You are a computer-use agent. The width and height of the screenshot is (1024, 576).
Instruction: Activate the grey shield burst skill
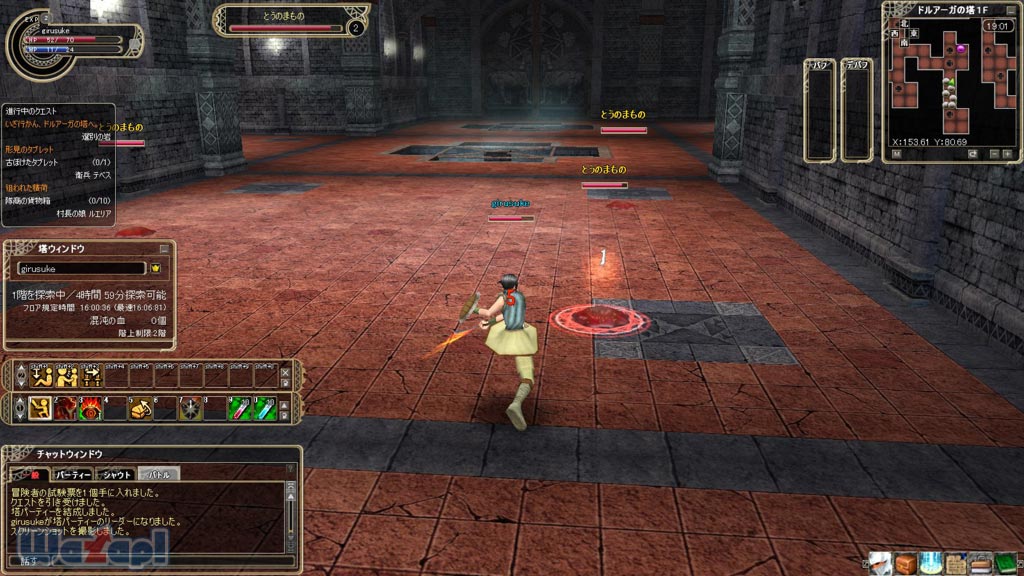pos(191,408)
